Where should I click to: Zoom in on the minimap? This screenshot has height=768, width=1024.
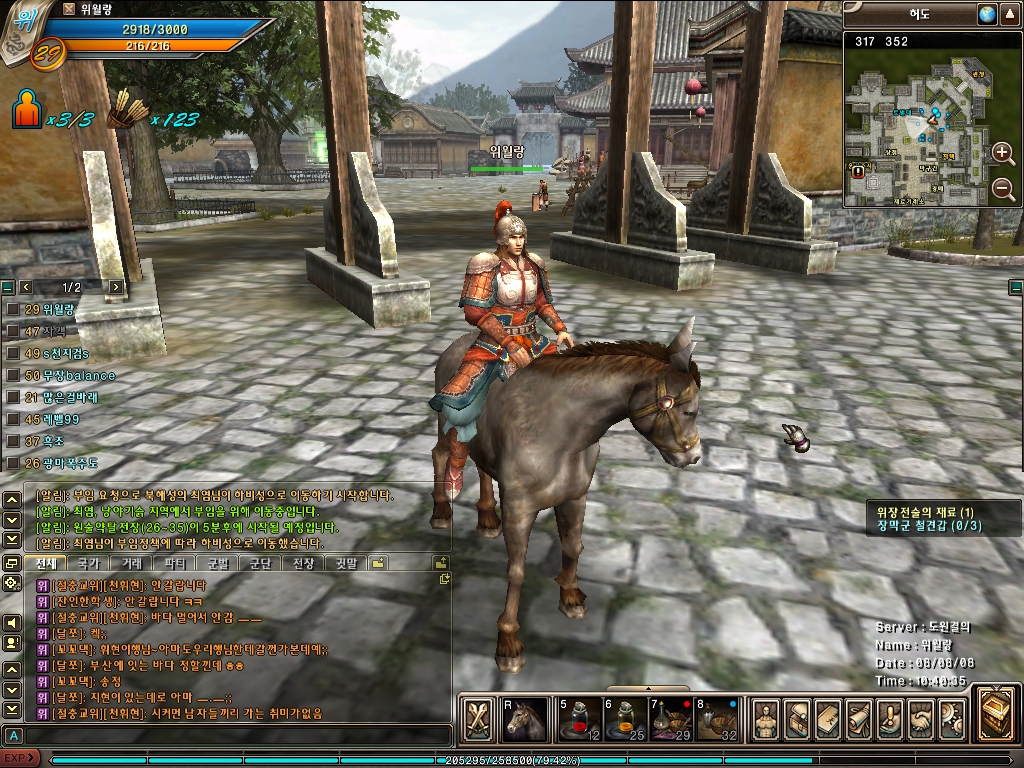pos(1003,153)
